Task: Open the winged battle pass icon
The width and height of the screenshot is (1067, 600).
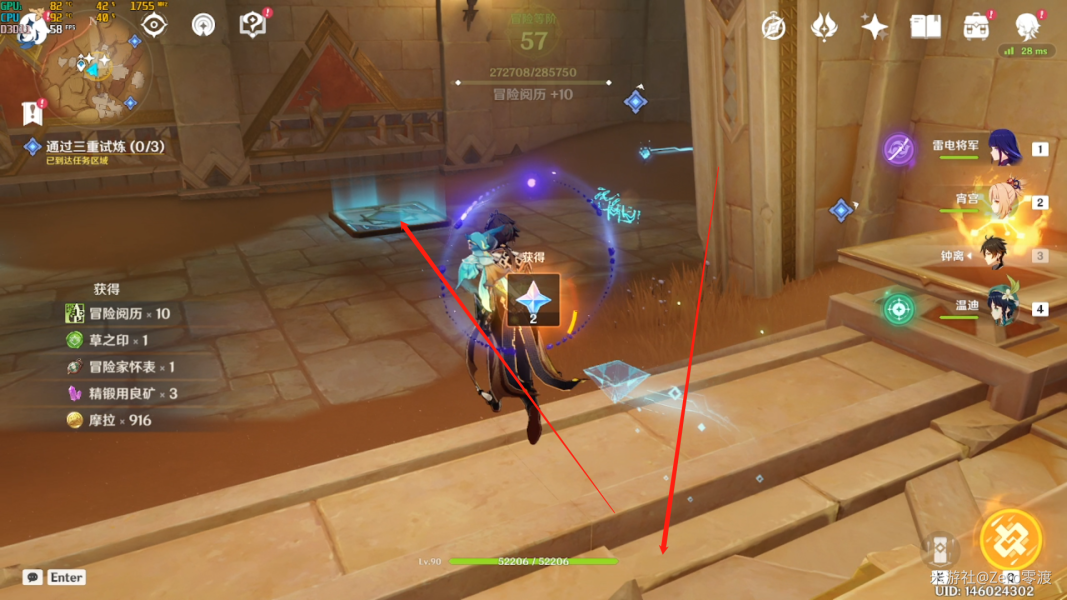Action: (823, 27)
